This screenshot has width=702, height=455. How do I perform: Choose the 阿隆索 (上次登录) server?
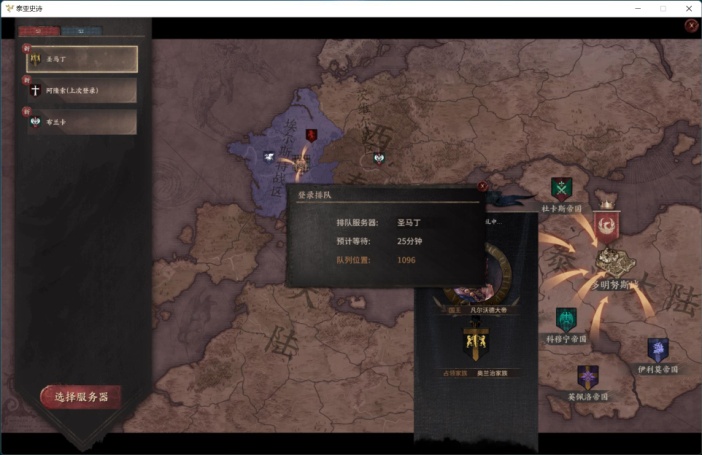82,90
